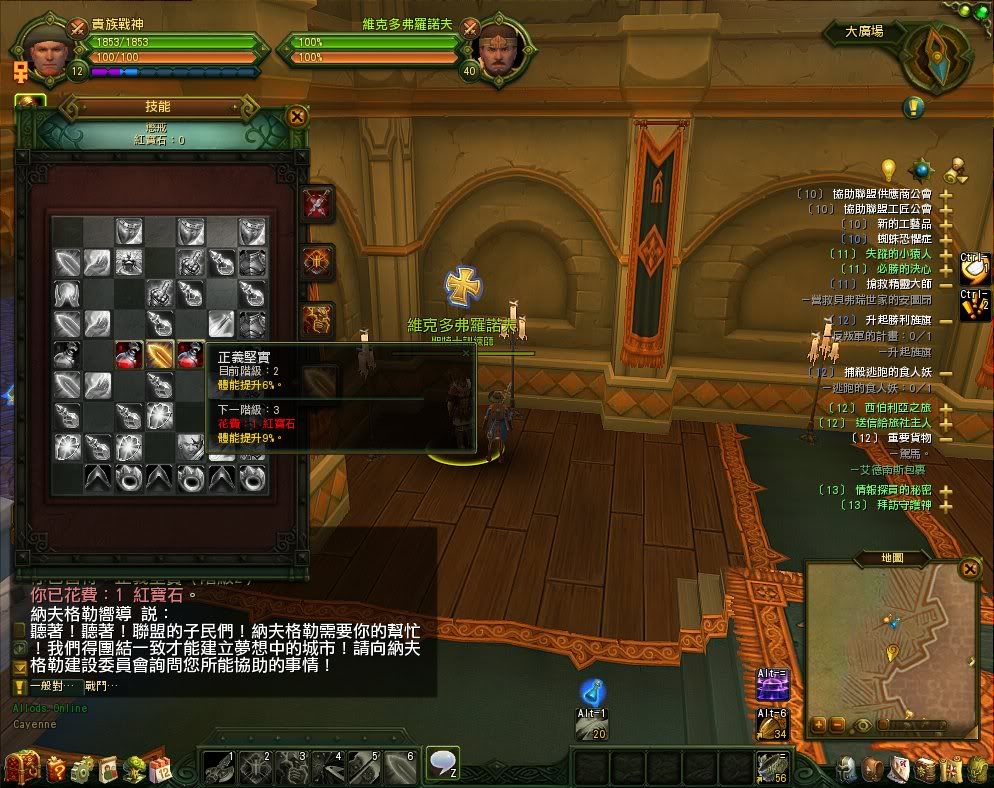Image resolution: width=994 pixels, height=788 pixels.
Task: Close the 地圖 minimap panel
Action: tap(969, 569)
